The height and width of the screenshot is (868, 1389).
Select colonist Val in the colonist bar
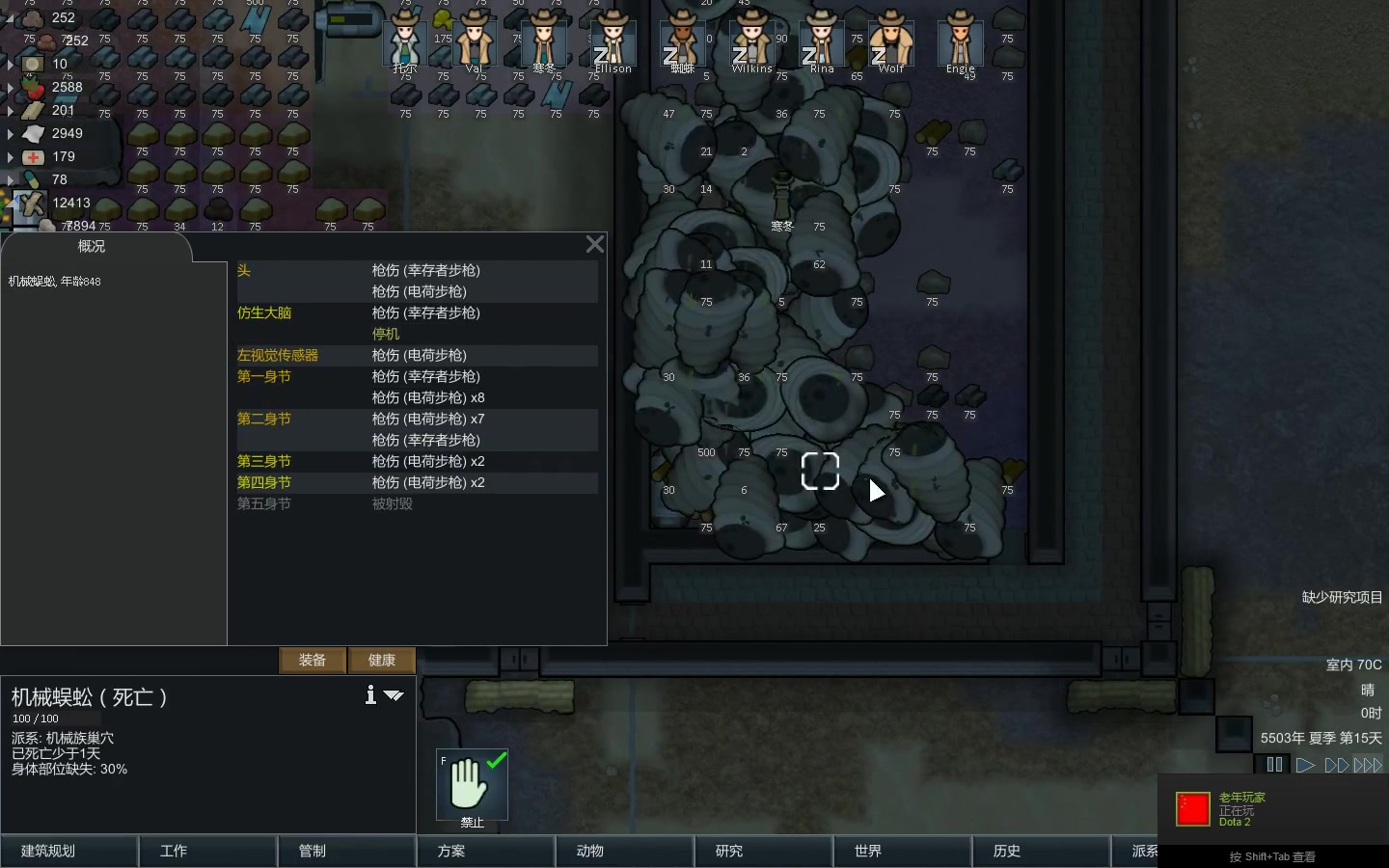(x=475, y=42)
